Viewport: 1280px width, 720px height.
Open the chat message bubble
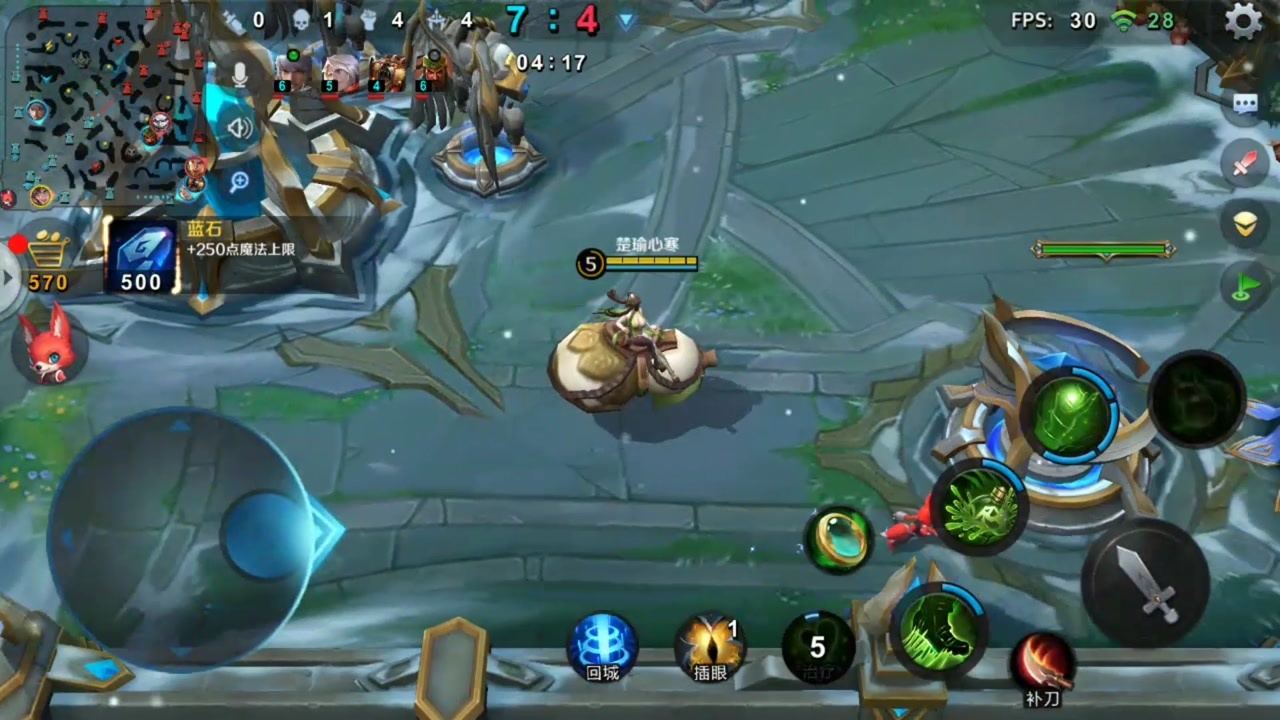pyautogui.click(x=1245, y=103)
